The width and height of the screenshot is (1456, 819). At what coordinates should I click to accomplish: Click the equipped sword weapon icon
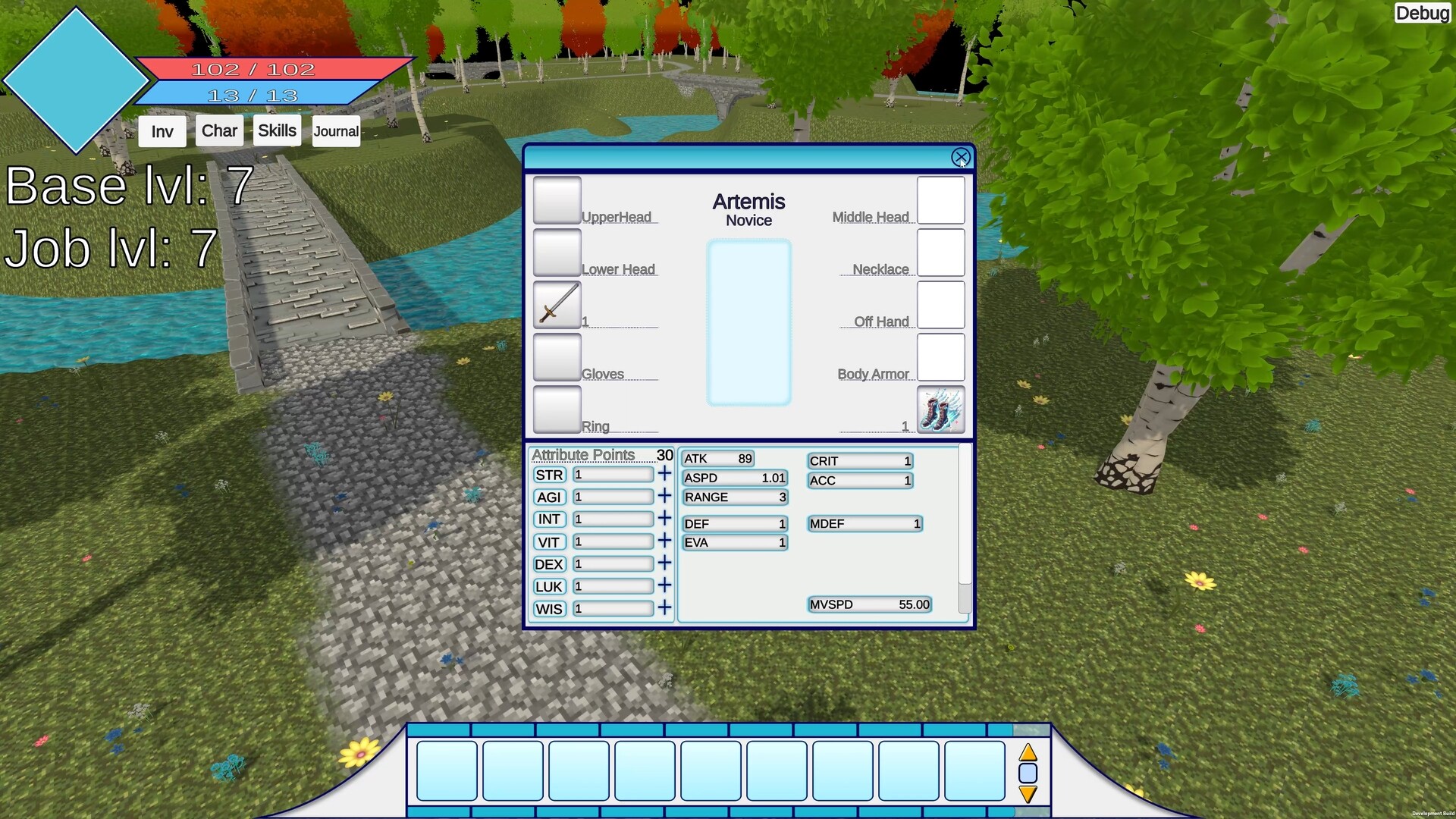coord(557,305)
